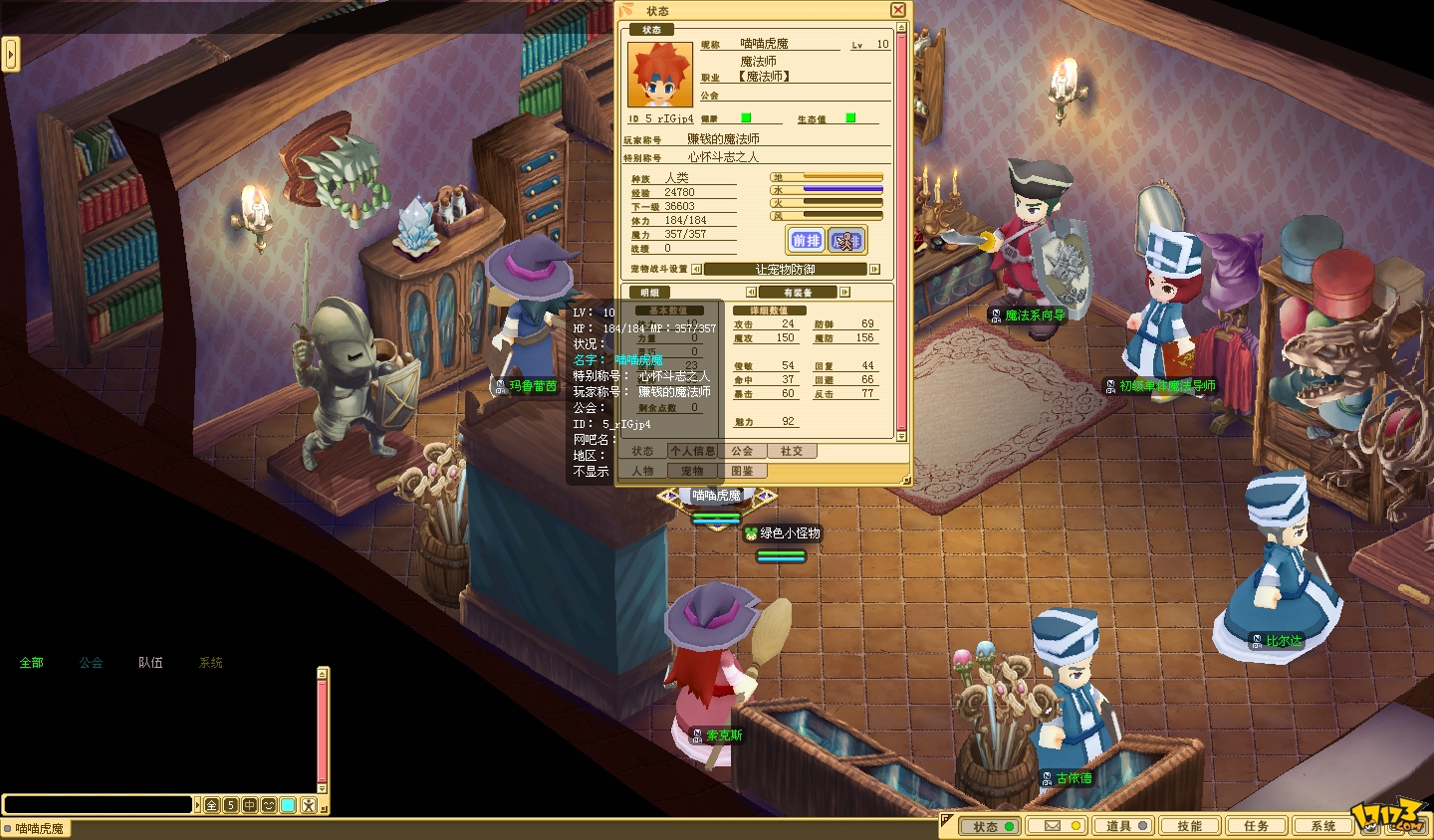Click the right arrow next to 让宠物防御
Screen dimensions: 1434x840
(874, 269)
